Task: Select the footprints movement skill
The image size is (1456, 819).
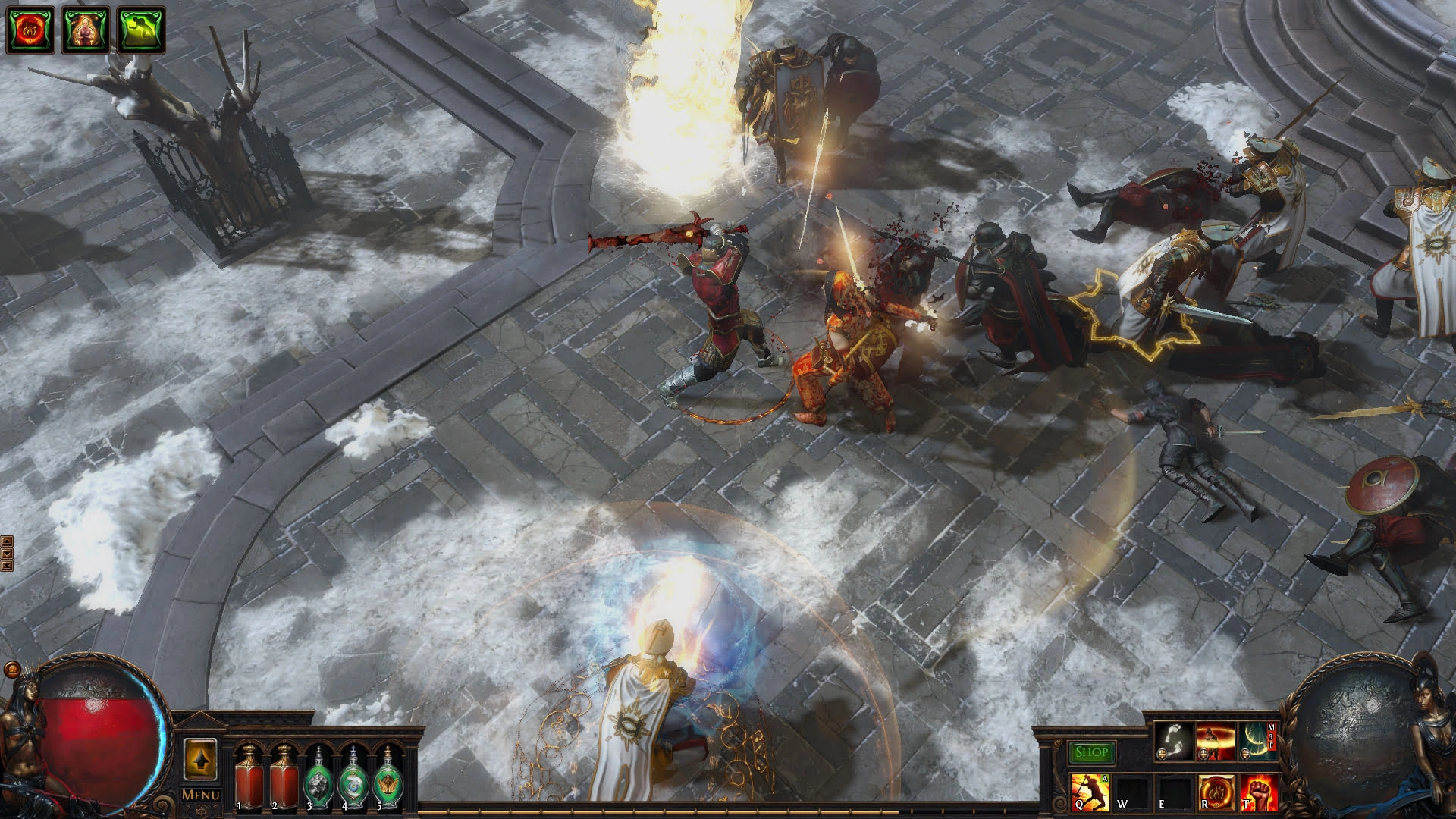Action: pyautogui.click(x=1172, y=741)
